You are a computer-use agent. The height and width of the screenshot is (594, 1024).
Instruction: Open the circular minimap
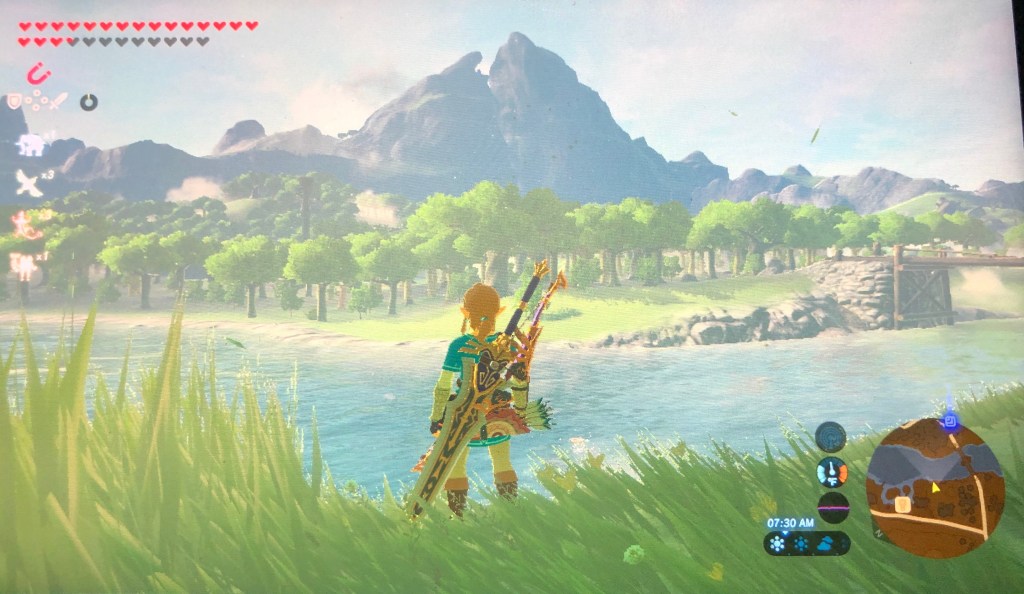(x=934, y=487)
